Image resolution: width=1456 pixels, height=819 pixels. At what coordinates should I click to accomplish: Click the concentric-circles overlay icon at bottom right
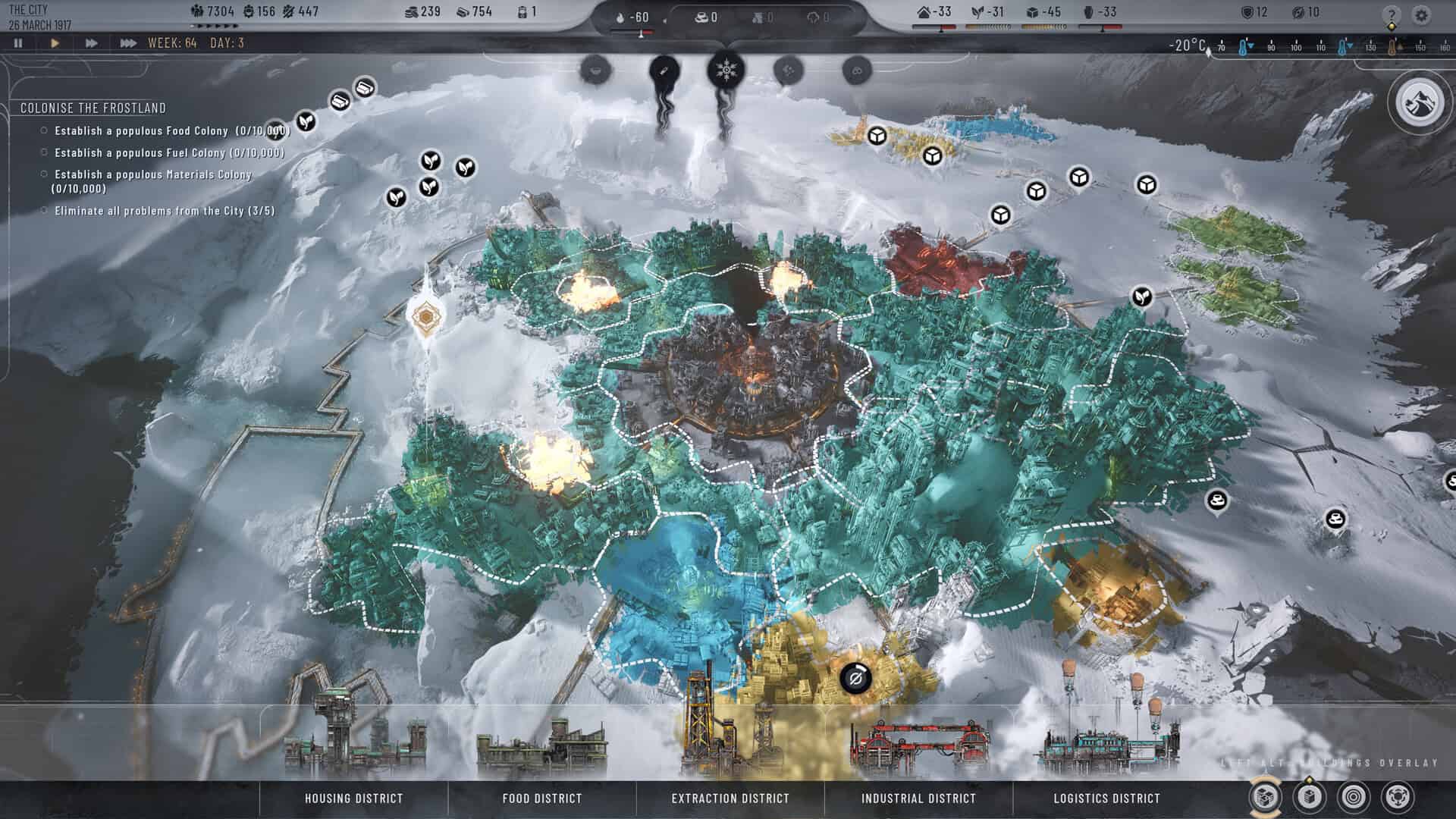[1353, 798]
